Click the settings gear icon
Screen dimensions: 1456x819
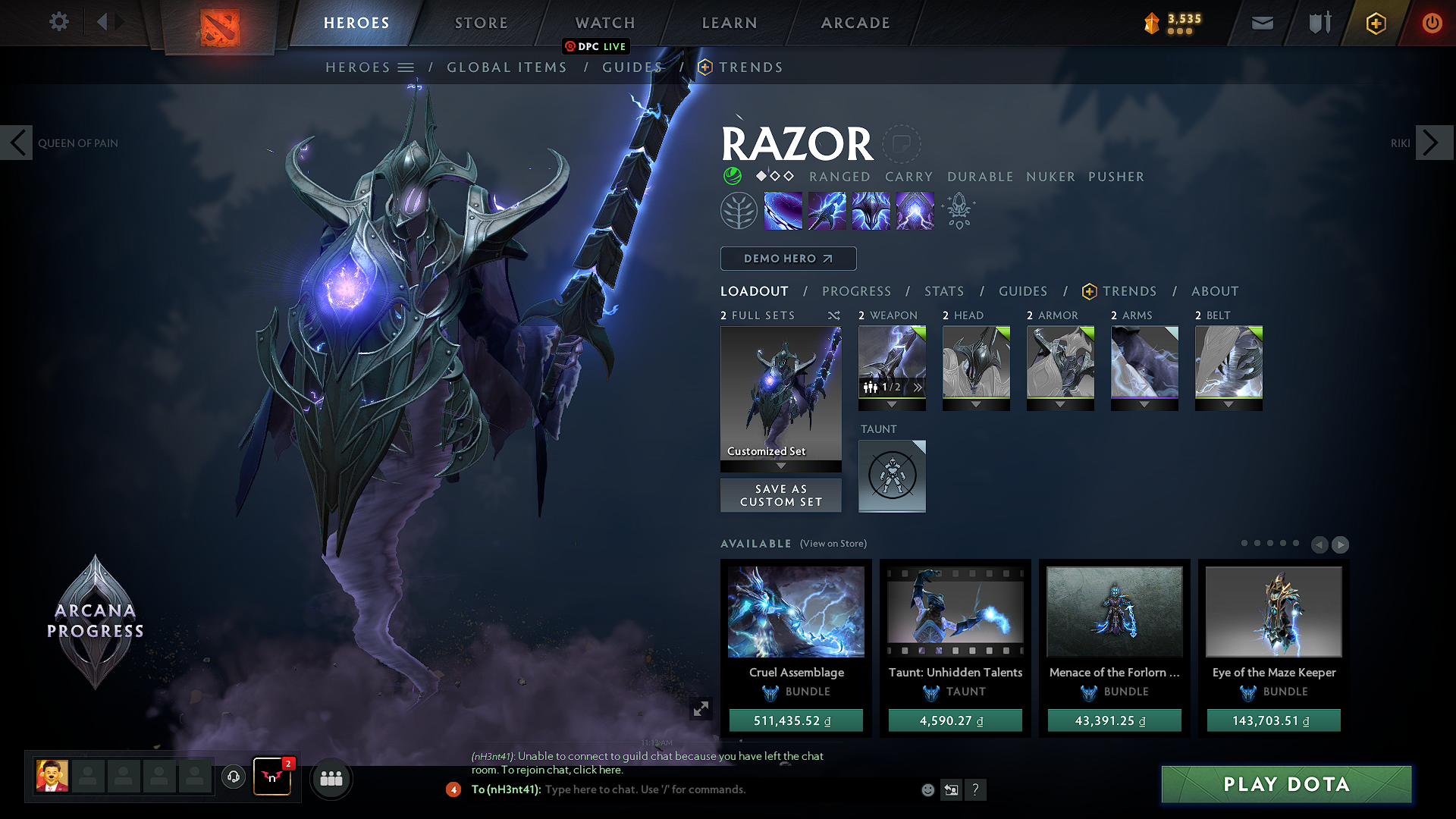[58, 22]
